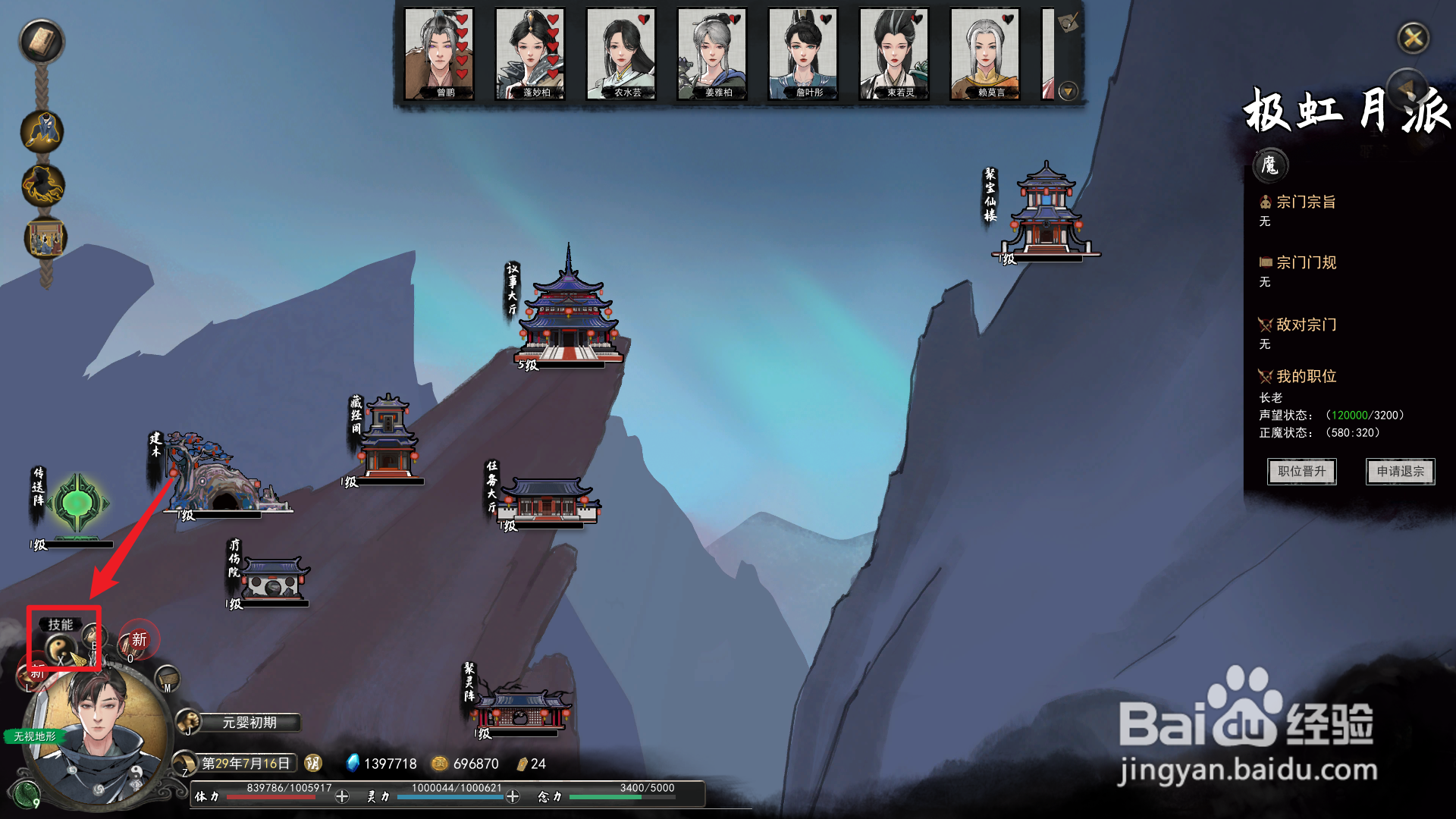The width and height of the screenshot is (1456, 819).
Task: Open the book icon on the rope
Action: [x=42, y=41]
